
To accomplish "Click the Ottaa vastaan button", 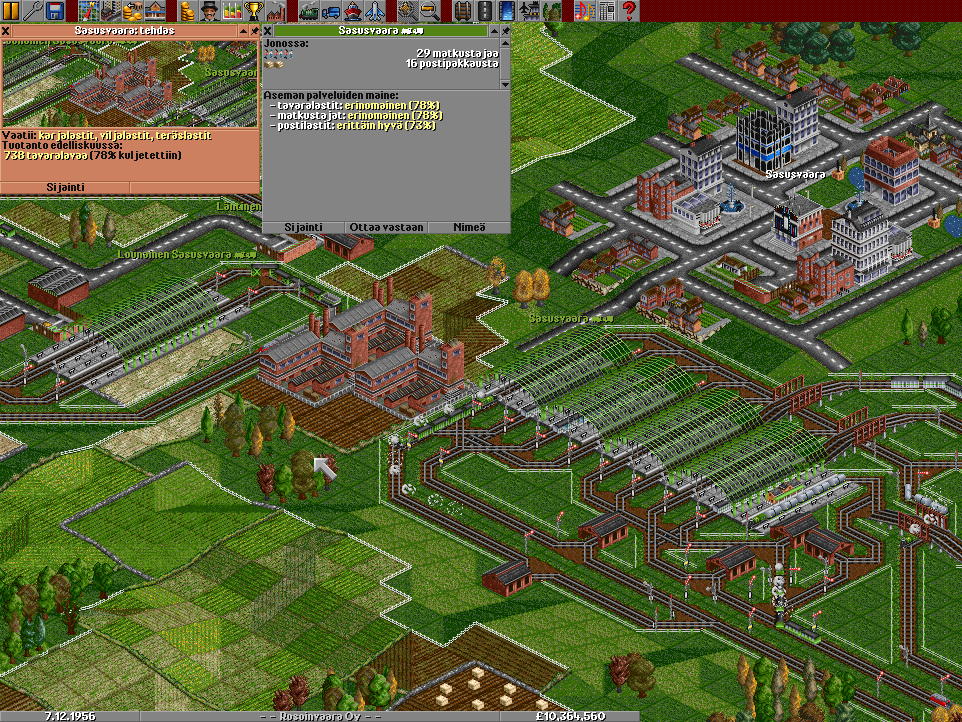I will [x=386, y=227].
